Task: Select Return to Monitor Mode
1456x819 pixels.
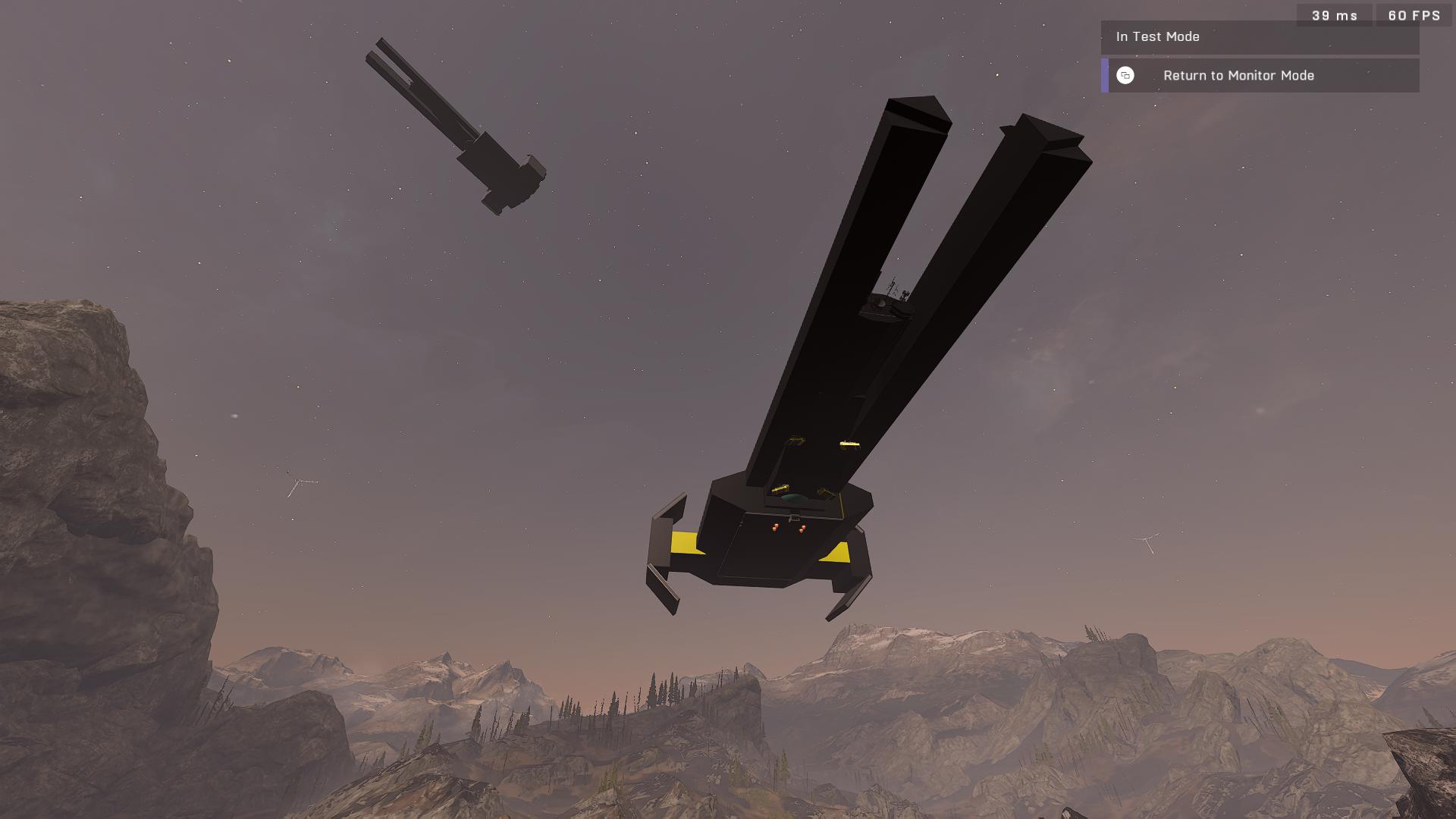Action: point(1238,76)
